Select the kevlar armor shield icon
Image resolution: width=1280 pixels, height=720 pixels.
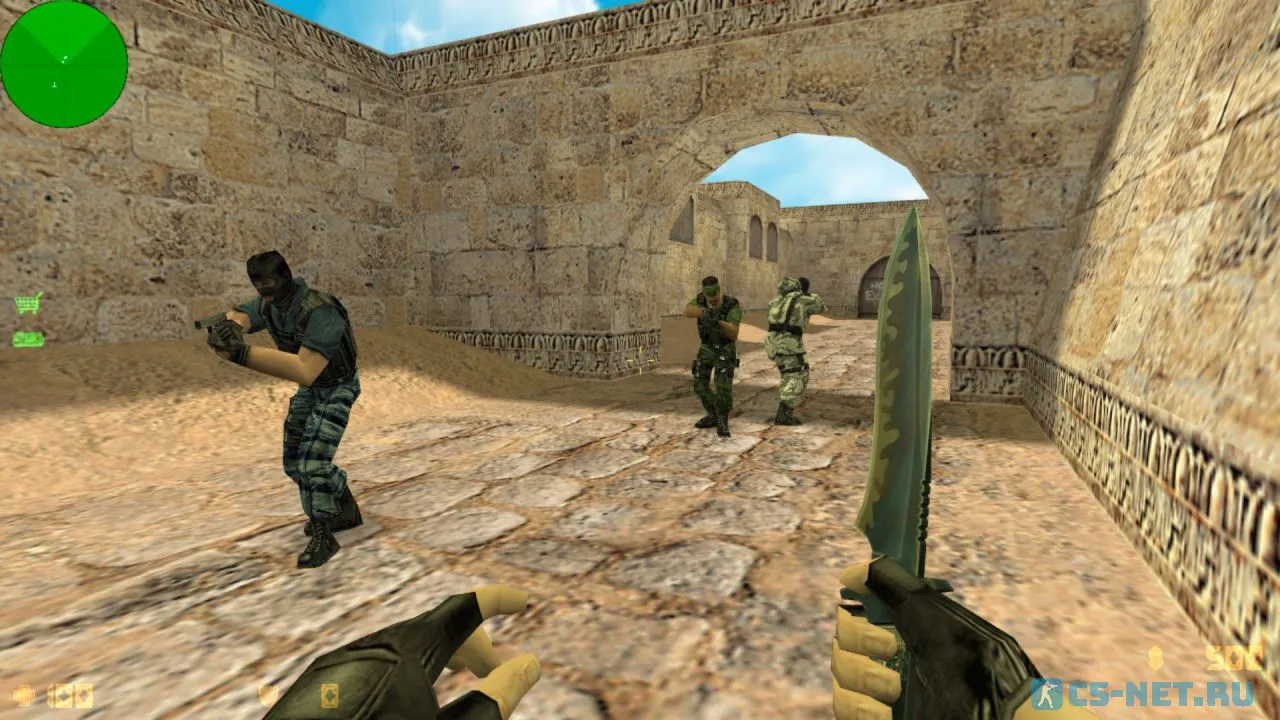tap(267, 694)
